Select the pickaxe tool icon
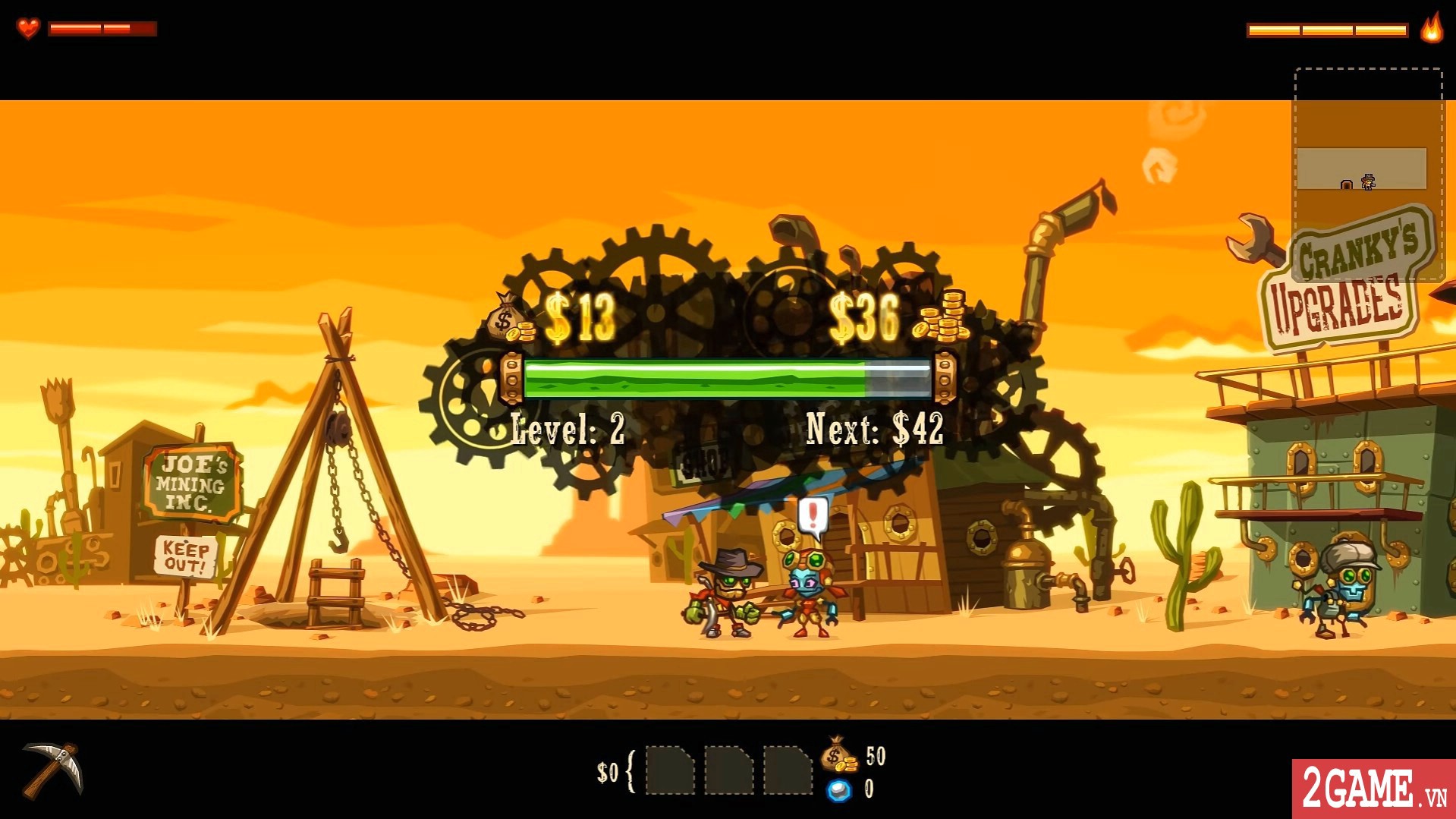 [53, 772]
